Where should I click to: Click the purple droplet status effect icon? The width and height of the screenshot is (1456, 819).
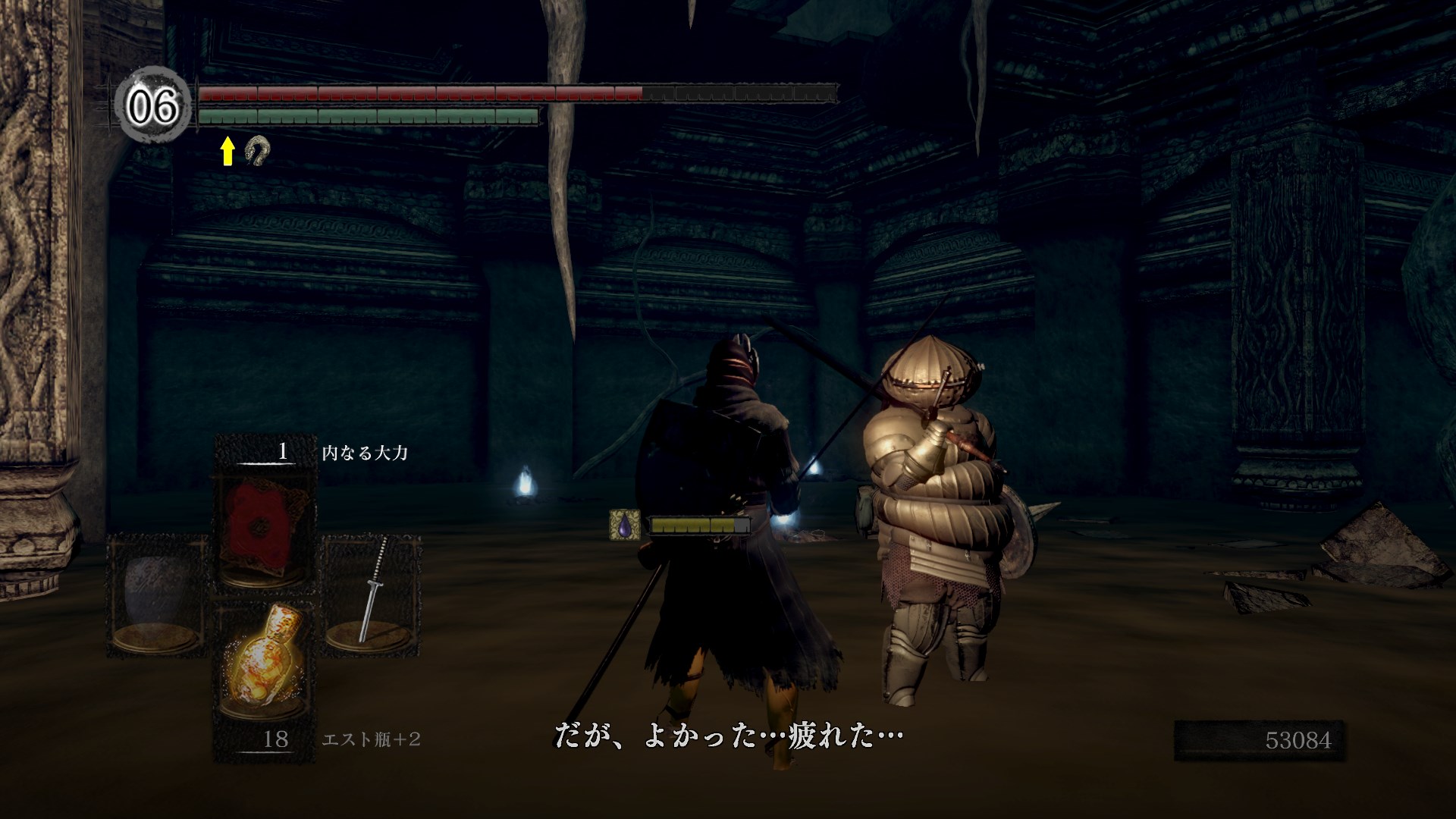tap(624, 525)
